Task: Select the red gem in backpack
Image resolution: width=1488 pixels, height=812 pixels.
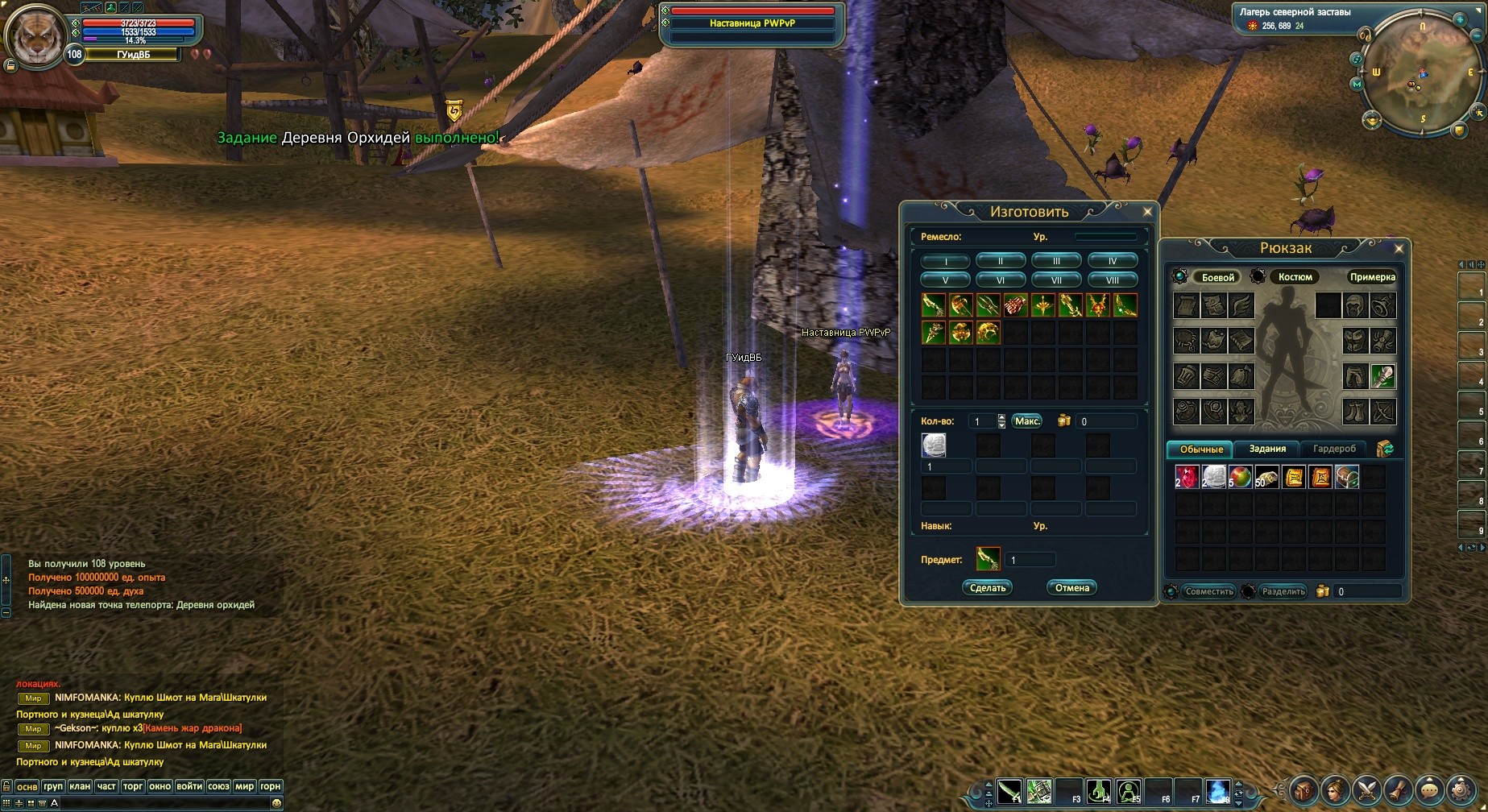Action: point(1186,477)
